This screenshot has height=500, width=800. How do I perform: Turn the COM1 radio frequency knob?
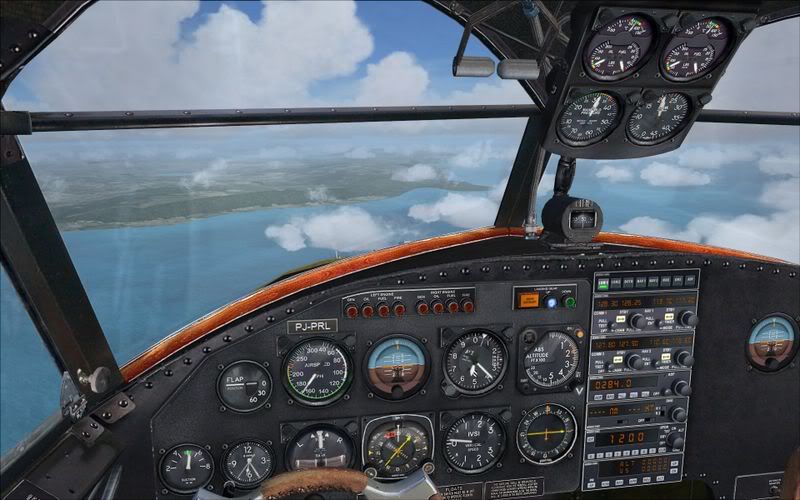point(632,320)
